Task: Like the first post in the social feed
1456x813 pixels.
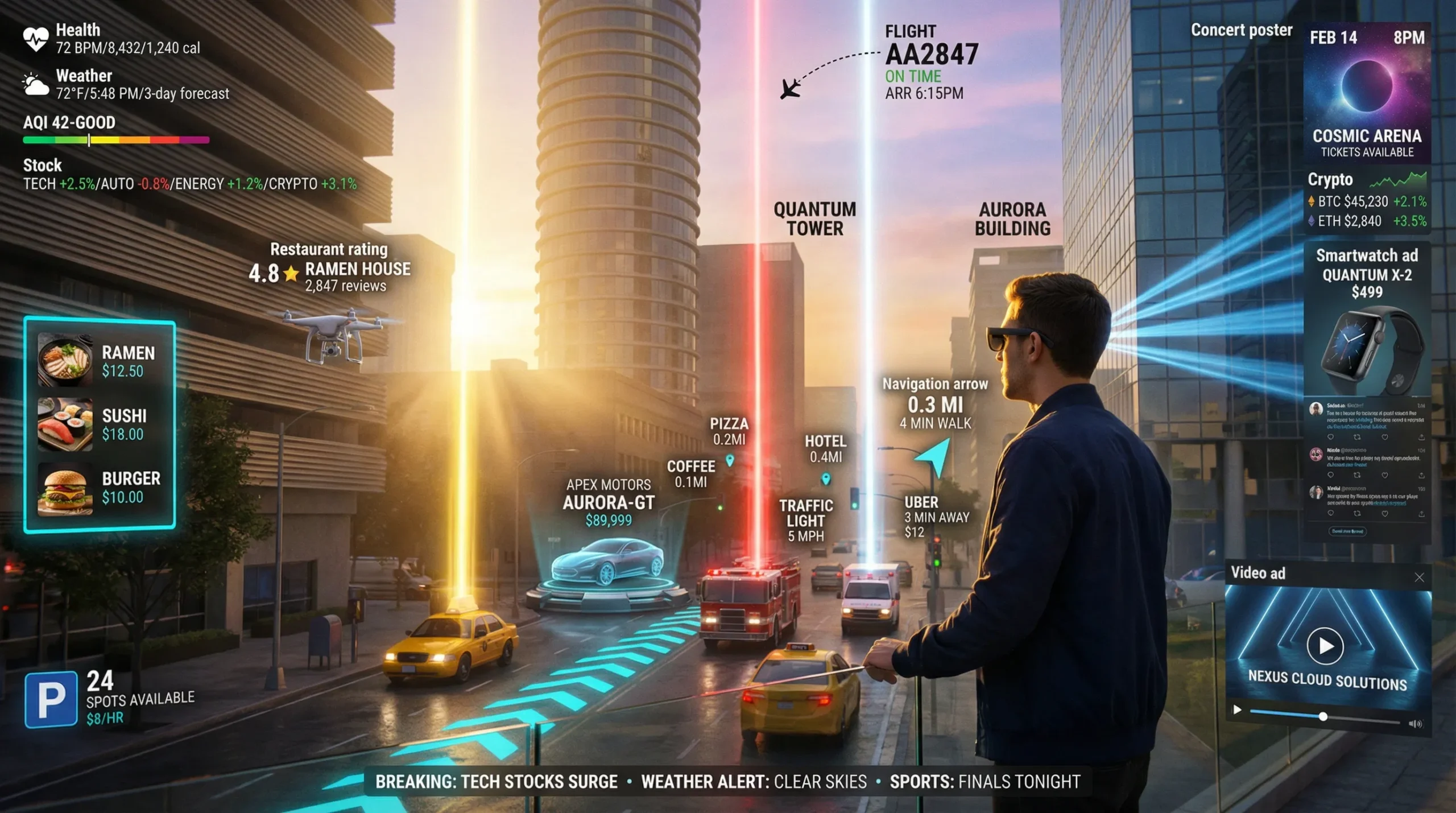Action: click(1384, 438)
